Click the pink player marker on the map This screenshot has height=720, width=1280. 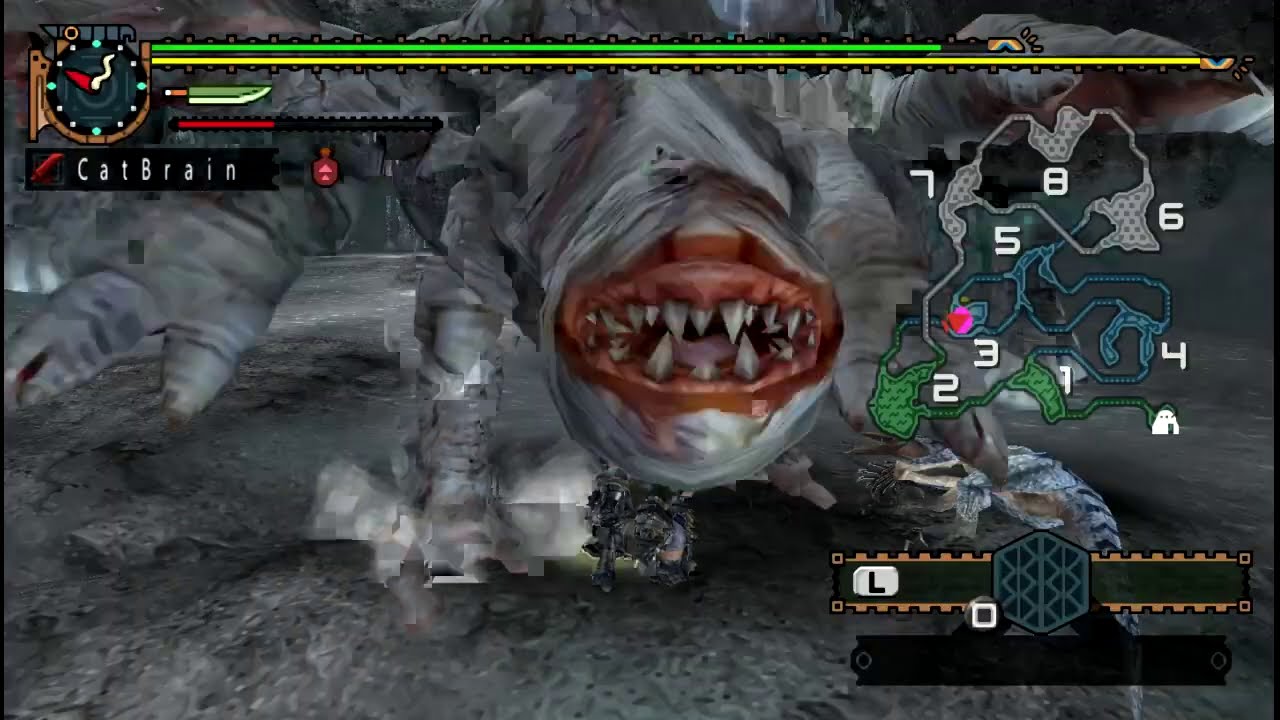click(x=960, y=320)
